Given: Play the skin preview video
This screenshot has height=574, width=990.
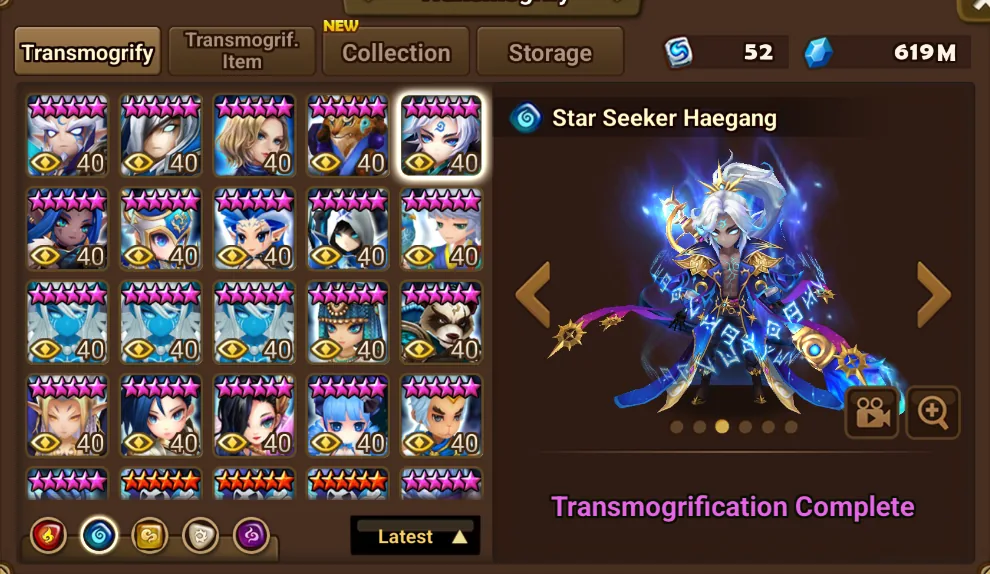Looking at the screenshot, I should click(871, 413).
